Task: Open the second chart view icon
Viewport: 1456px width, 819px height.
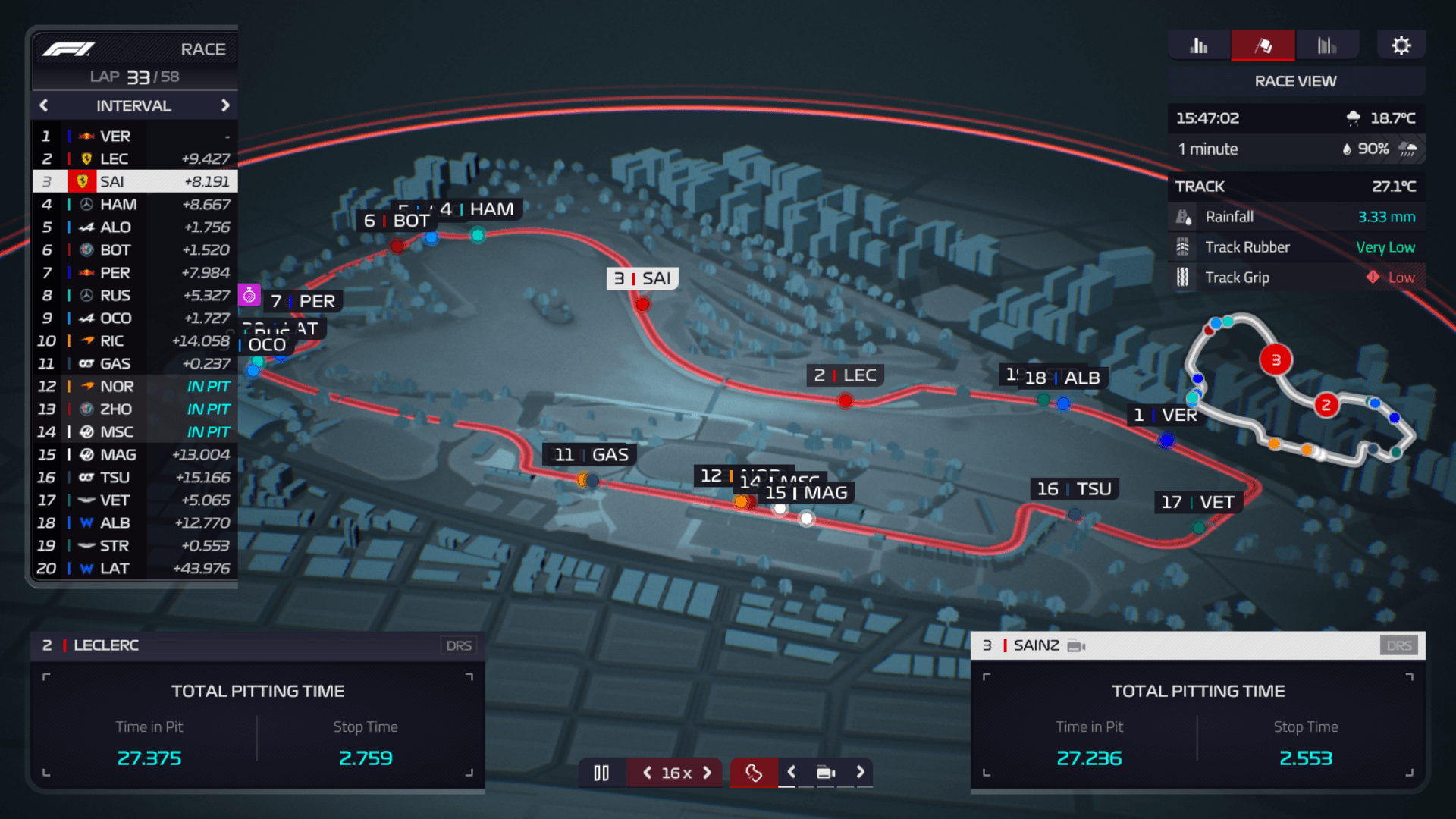Action: tap(1328, 45)
